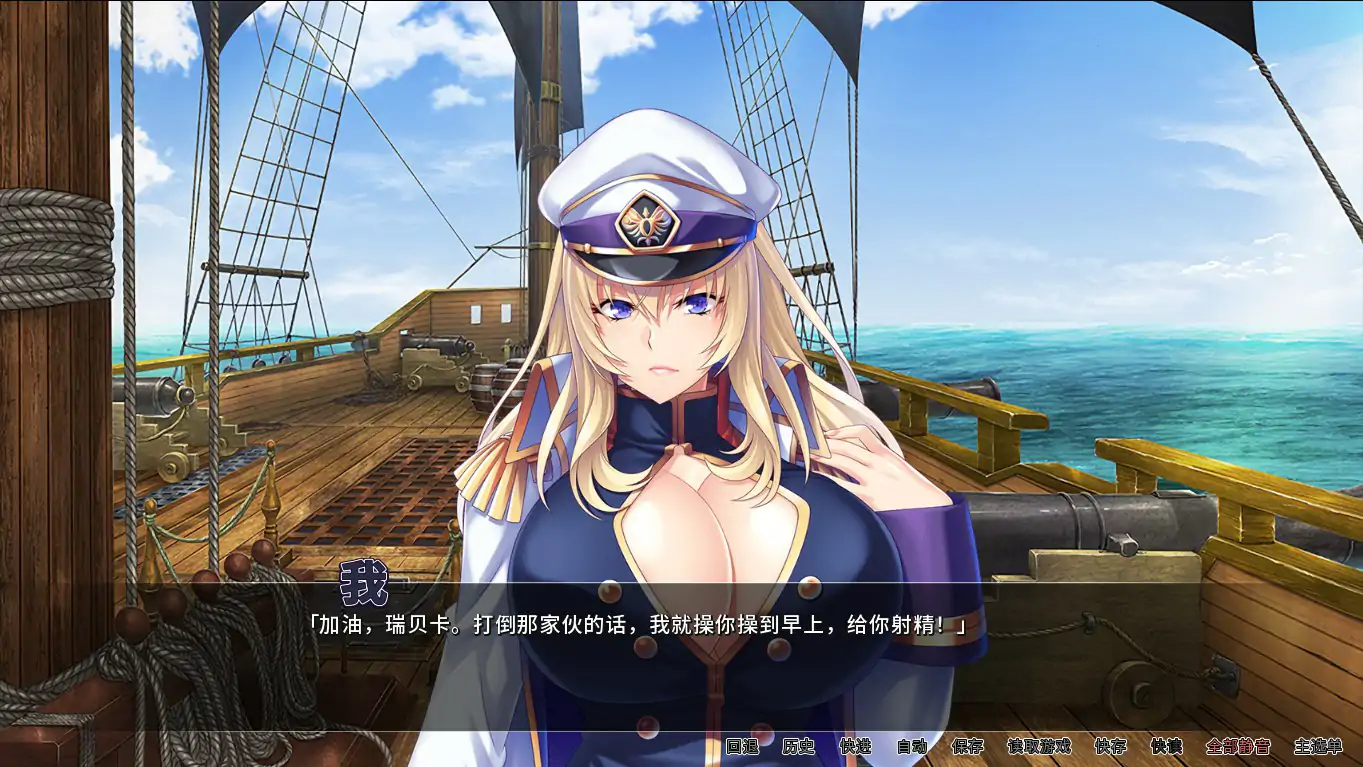The height and width of the screenshot is (767, 1363).
Task: Rewind to the previous line using 回退
Action: [x=745, y=746]
